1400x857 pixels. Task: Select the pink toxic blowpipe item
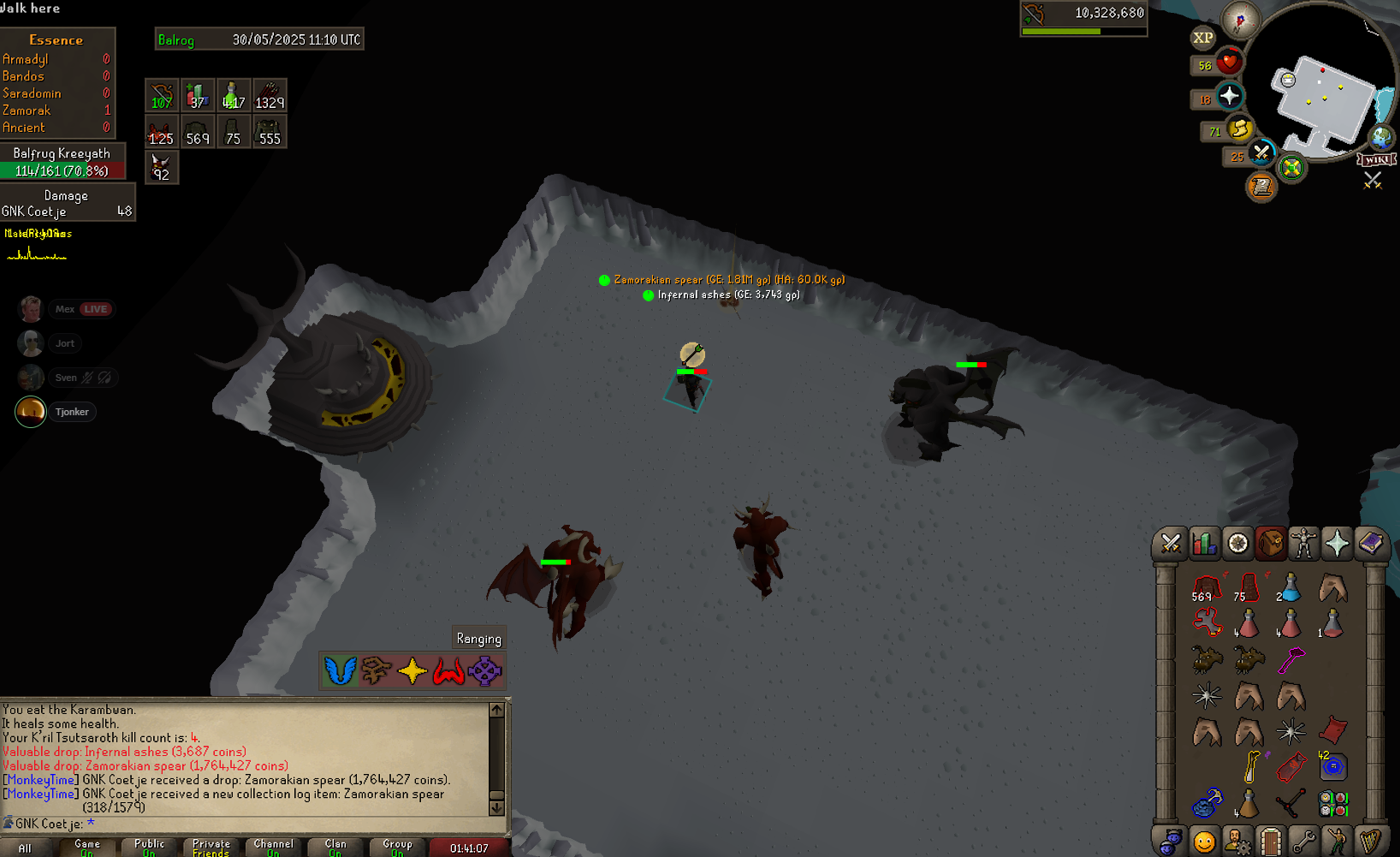point(1290,660)
